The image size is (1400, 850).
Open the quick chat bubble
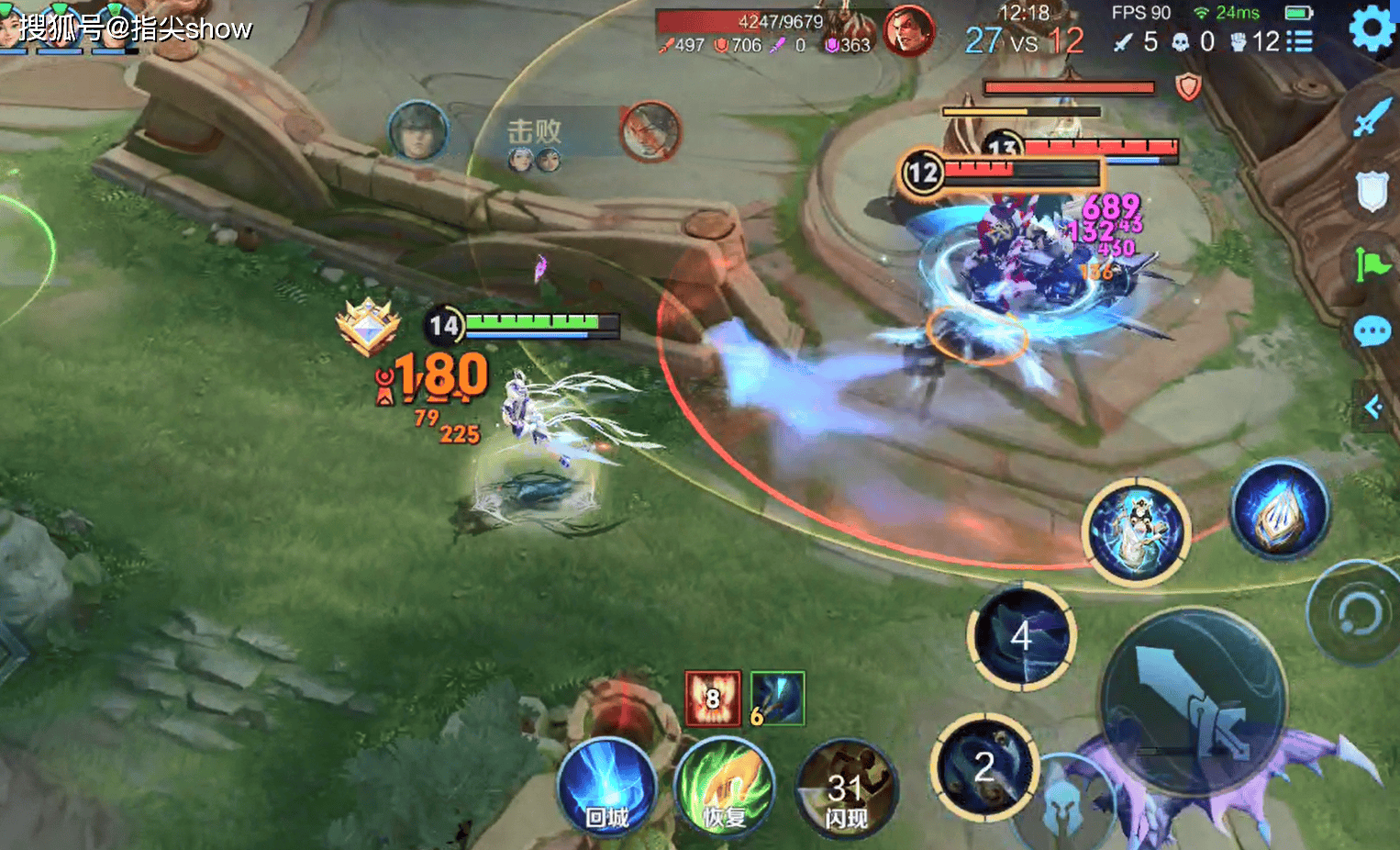point(1372,331)
